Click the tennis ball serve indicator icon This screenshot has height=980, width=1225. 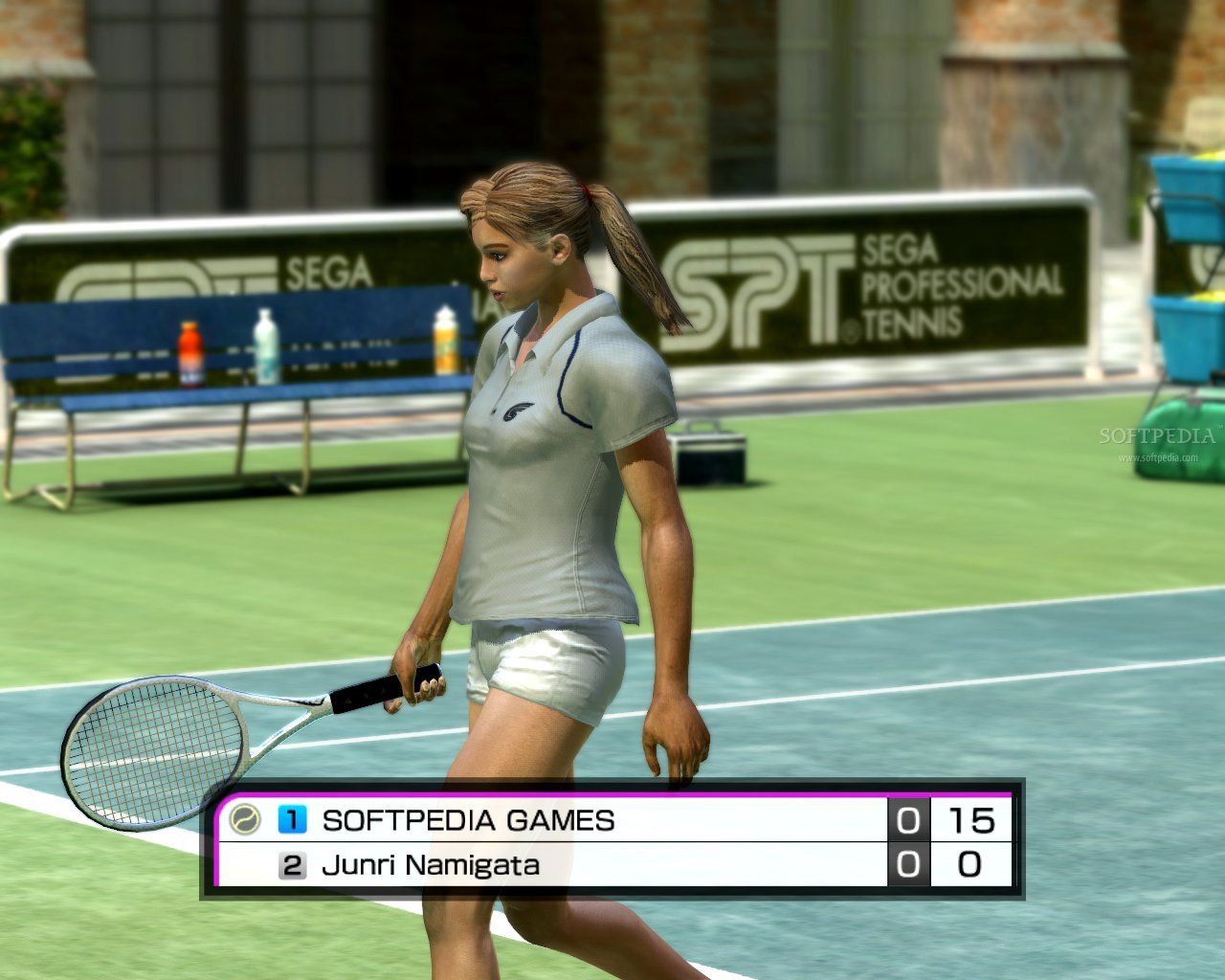point(245,820)
